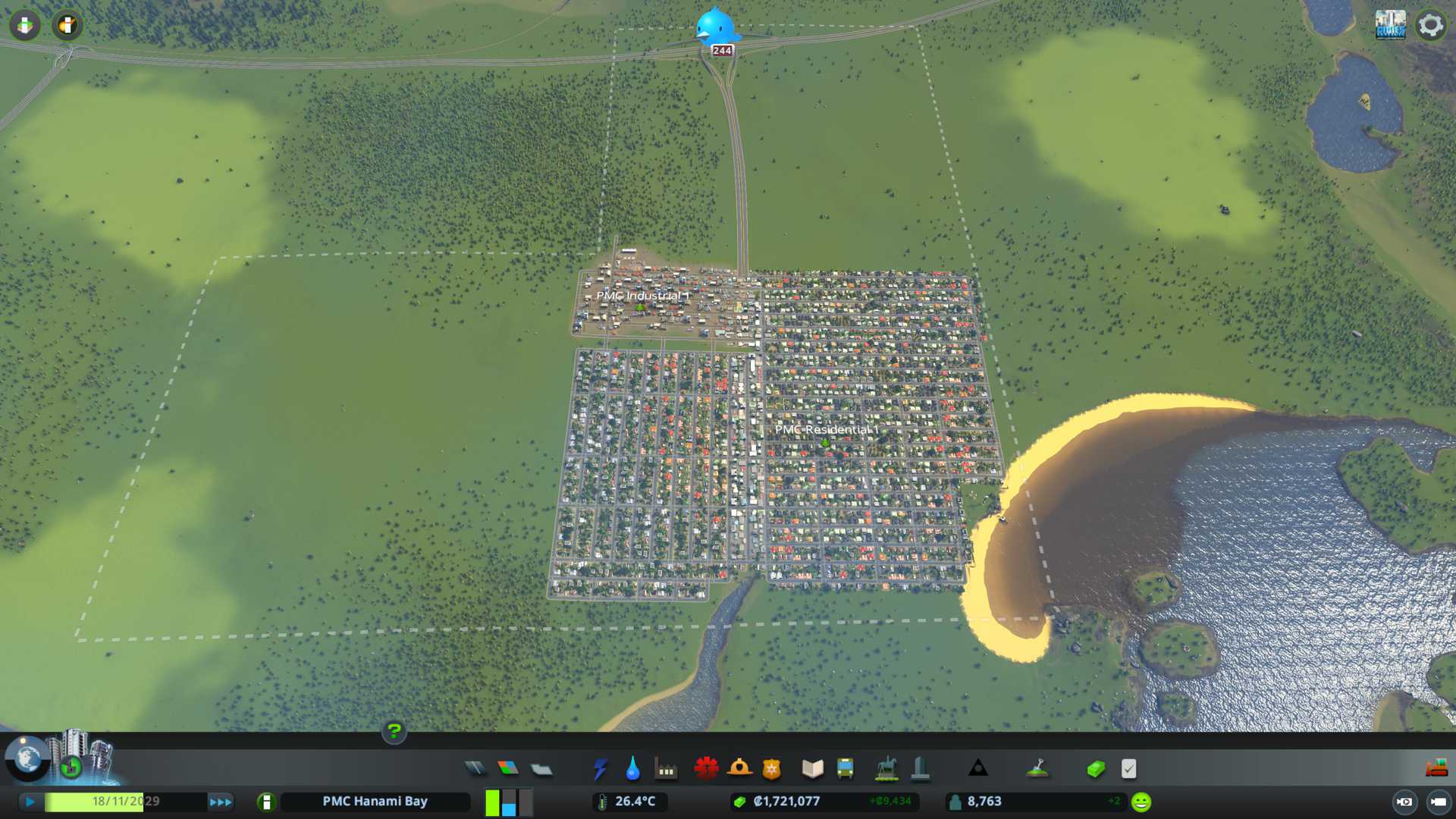Open the Roads build menu
Screen dimensions: 1456x819
tap(475, 769)
